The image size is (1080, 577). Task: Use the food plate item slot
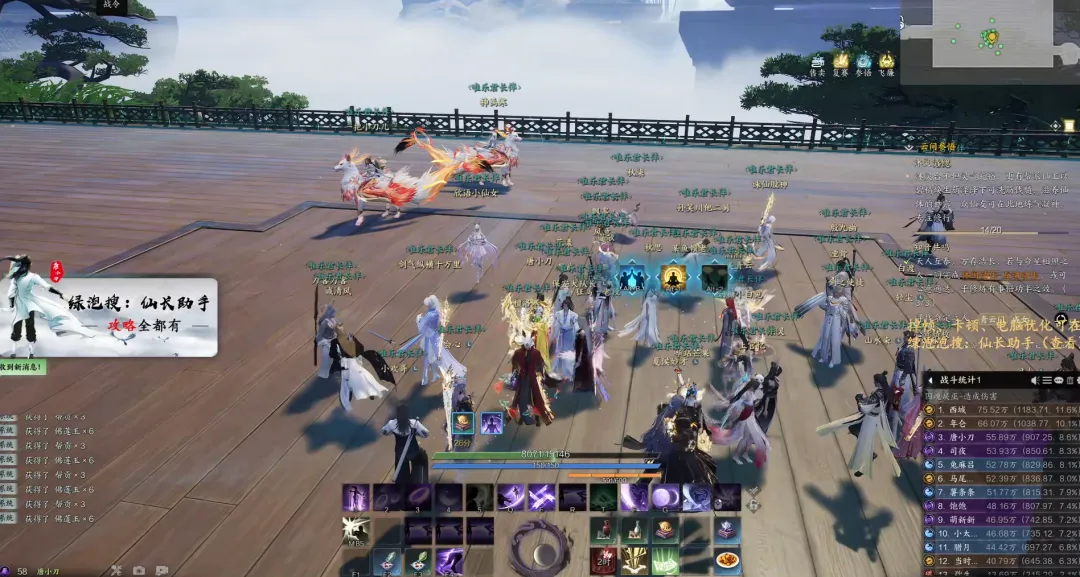coord(728,560)
